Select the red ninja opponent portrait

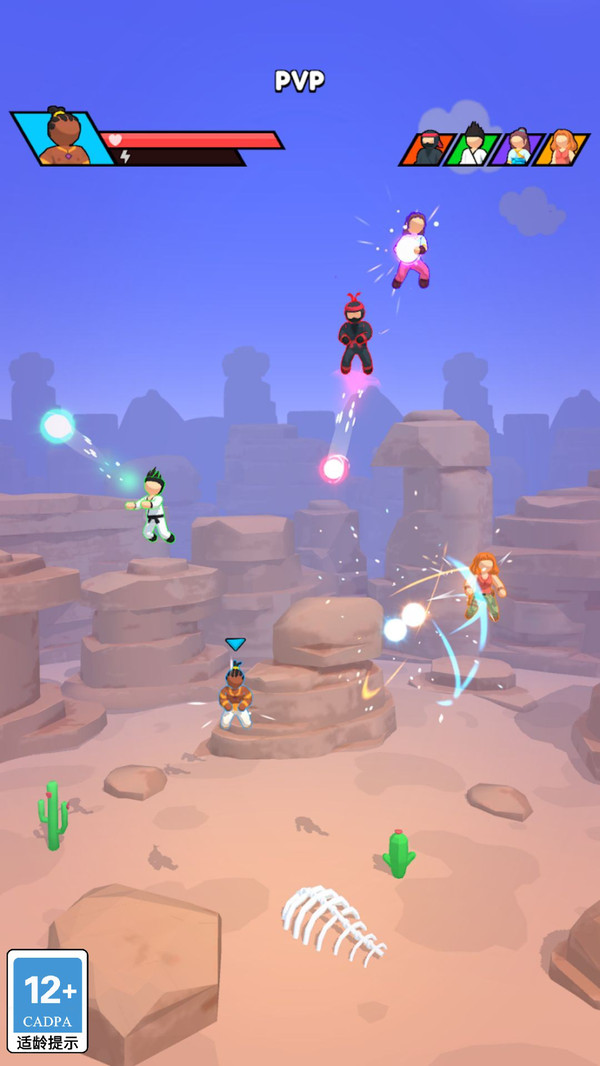pyautogui.click(x=429, y=148)
